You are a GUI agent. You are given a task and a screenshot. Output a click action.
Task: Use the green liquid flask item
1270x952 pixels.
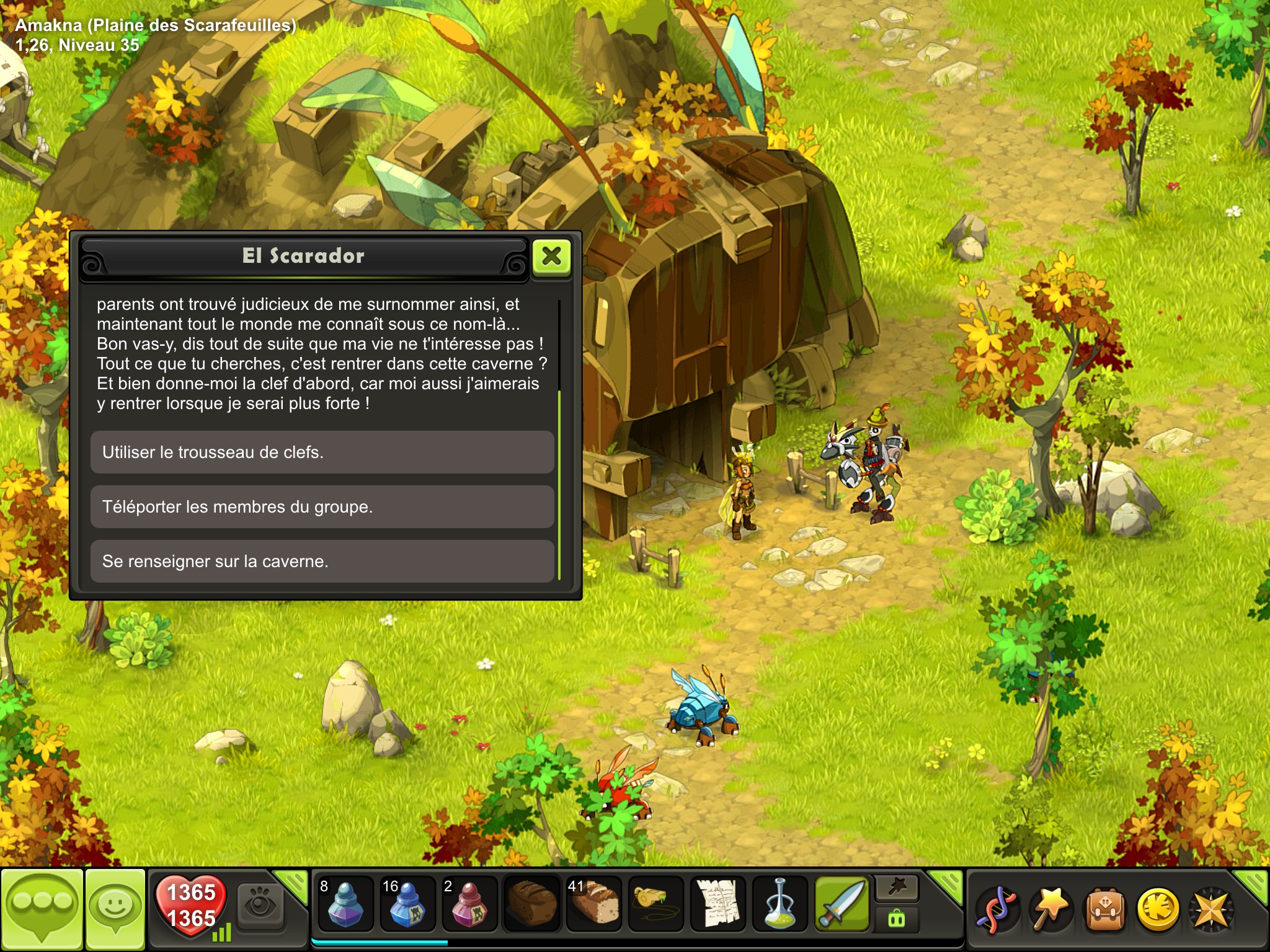pos(779,904)
